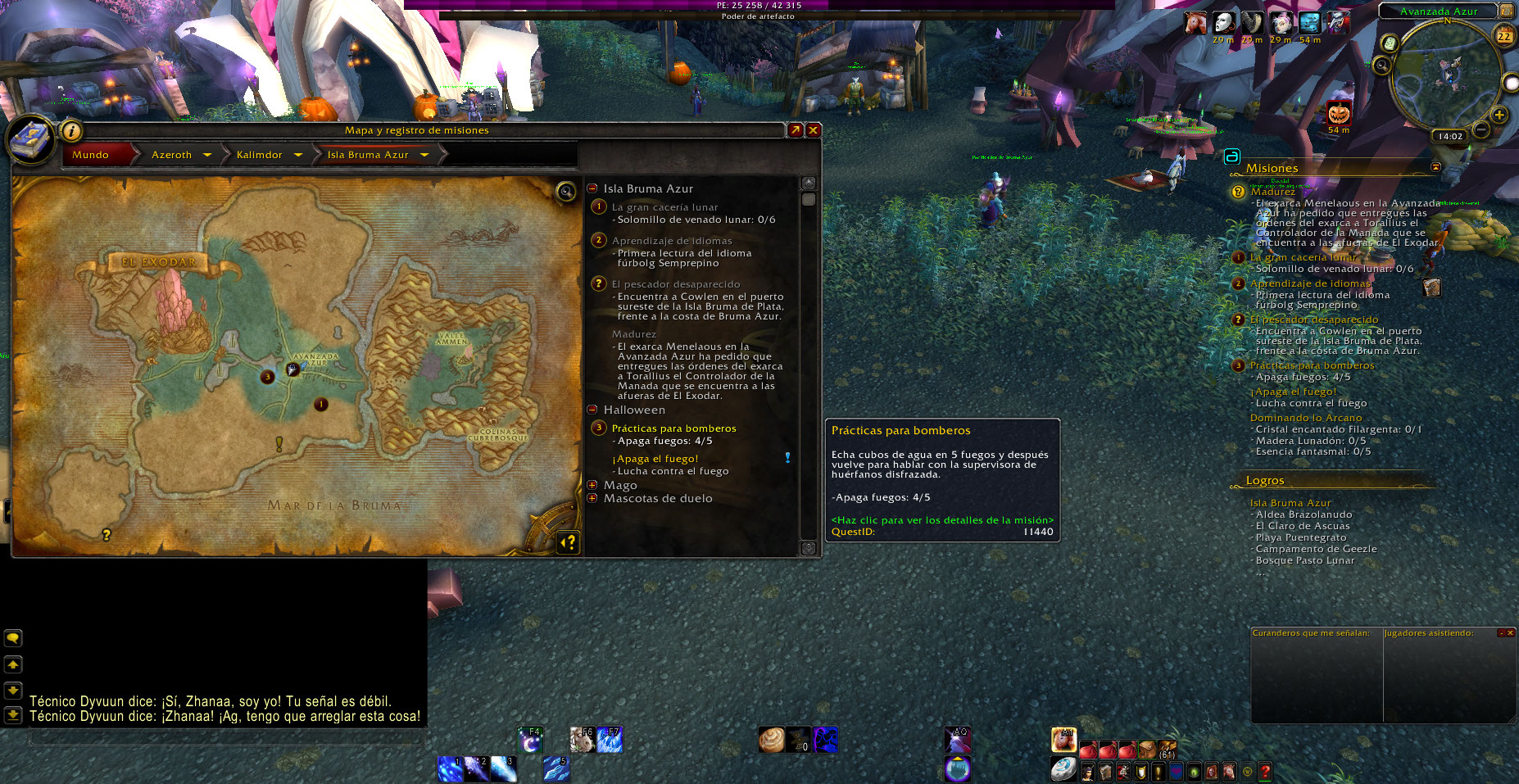Open the Azeroth dropdown in map navigation
1519x784 pixels.
207,155
